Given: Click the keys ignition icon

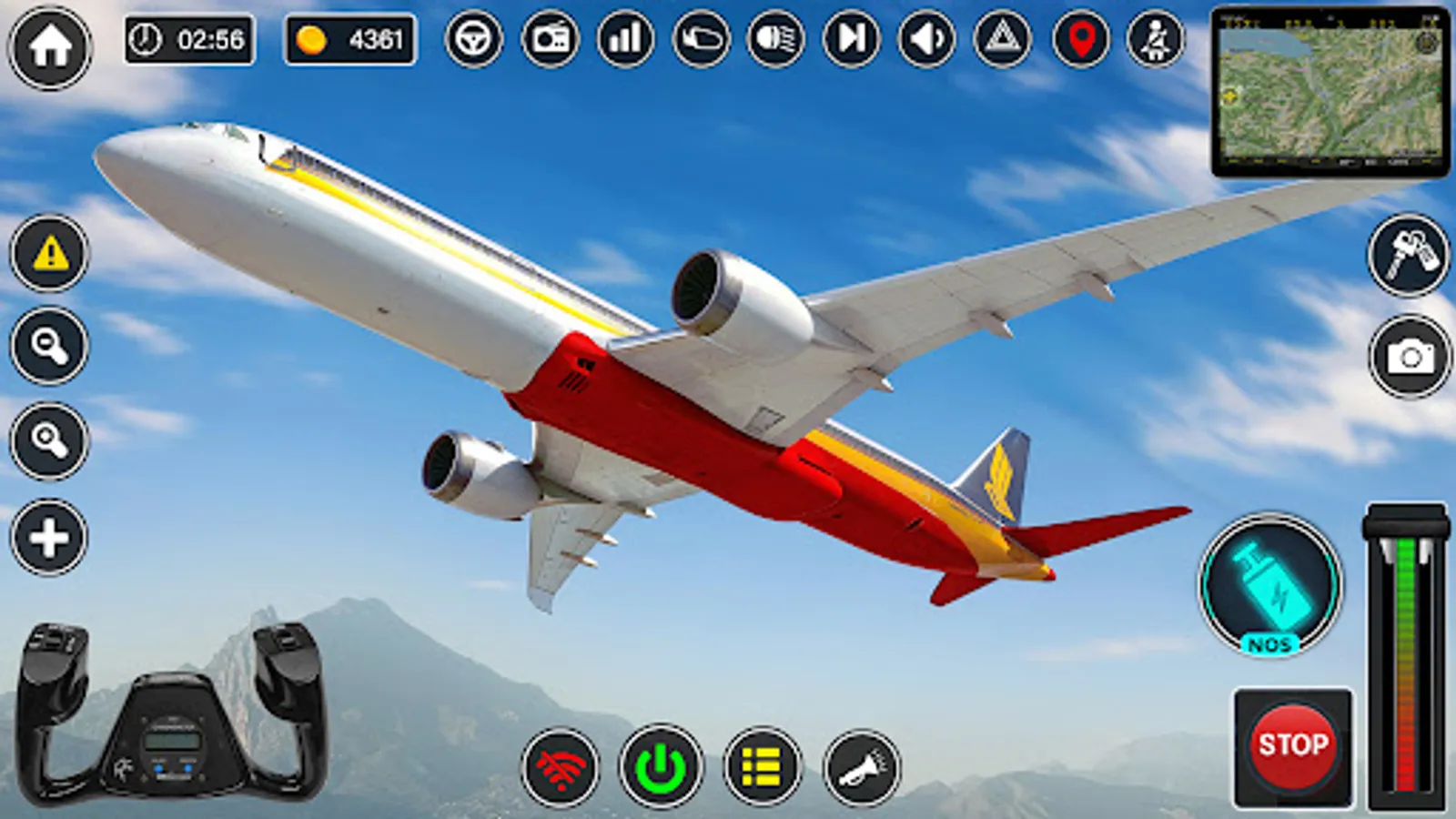Looking at the screenshot, I should [1406, 258].
